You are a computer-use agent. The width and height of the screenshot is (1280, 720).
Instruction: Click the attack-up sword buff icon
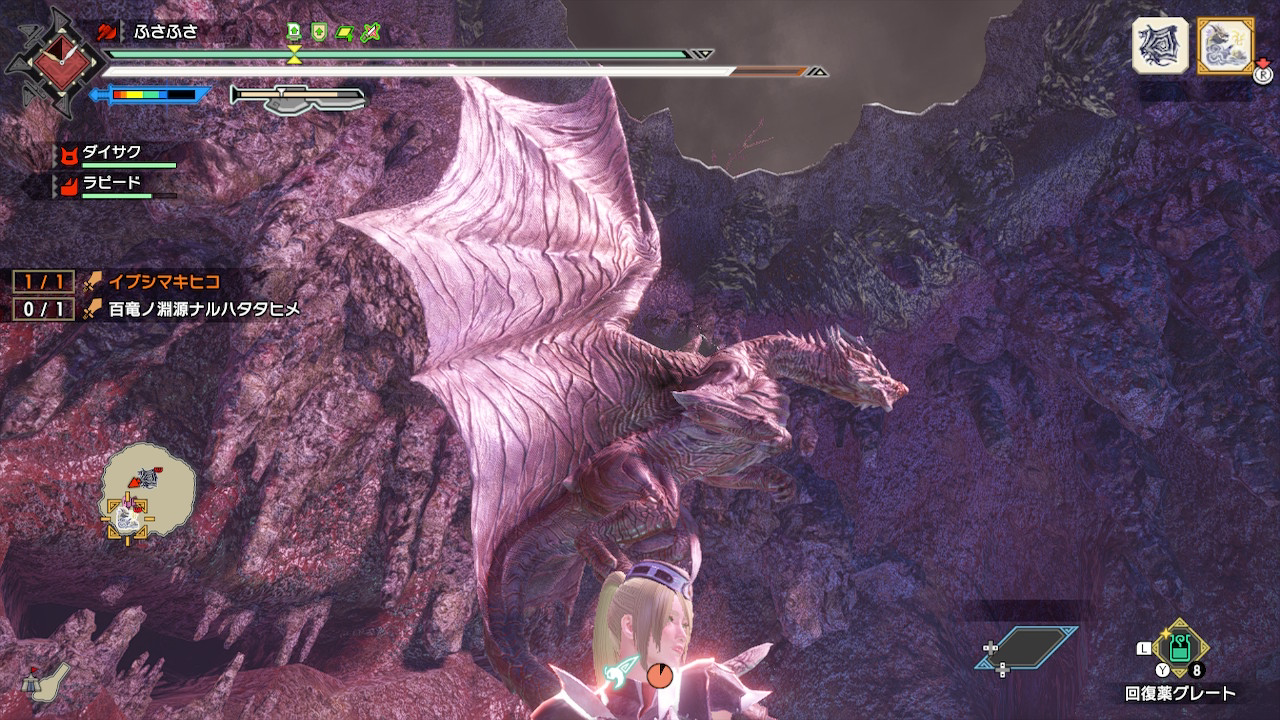pos(371,32)
